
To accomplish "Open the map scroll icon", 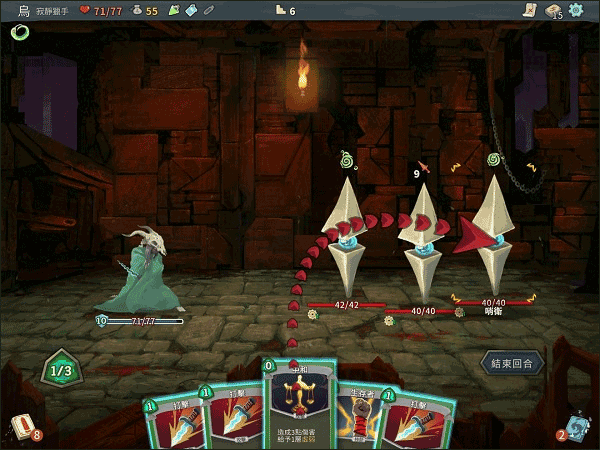I will click(x=529, y=10).
